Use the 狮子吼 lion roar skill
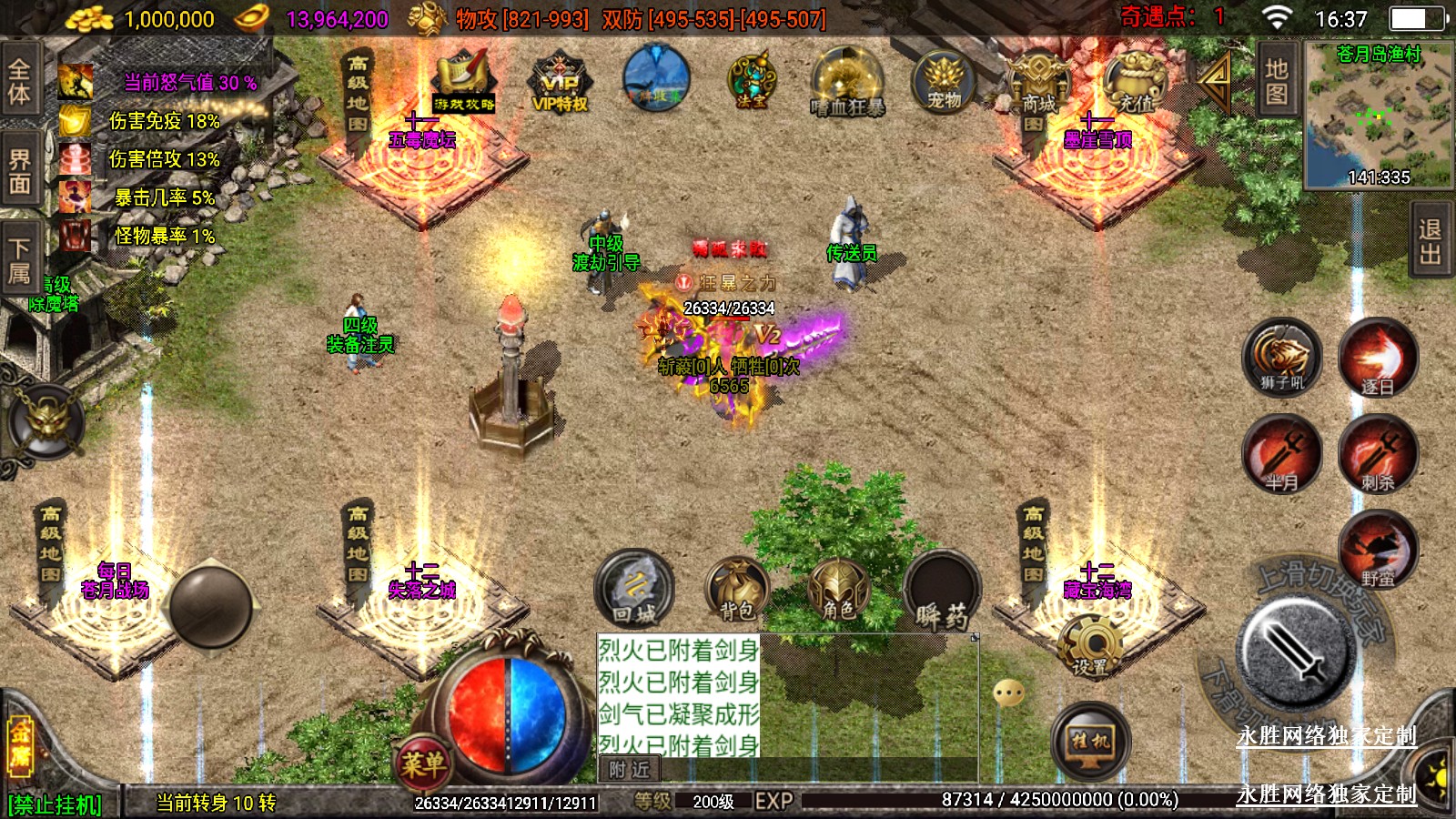This screenshot has width=1456, height=819. (x=1282, y=357)
